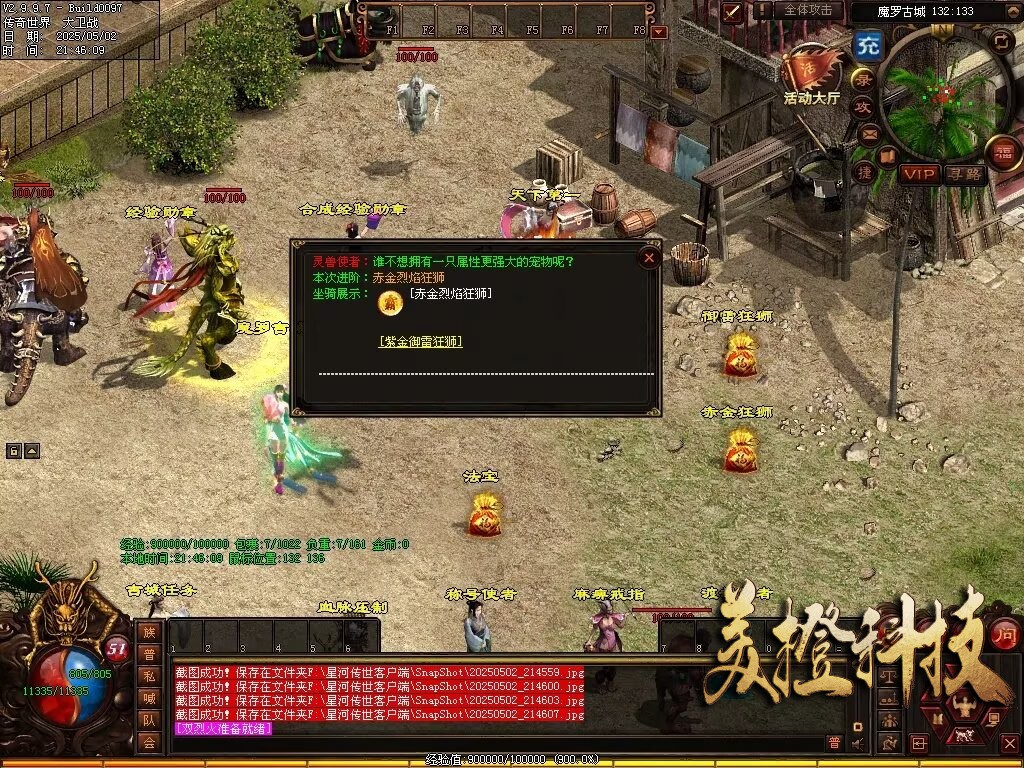Open the VIP panel
The image size is (1024, 768).
[x=918, y=174]
